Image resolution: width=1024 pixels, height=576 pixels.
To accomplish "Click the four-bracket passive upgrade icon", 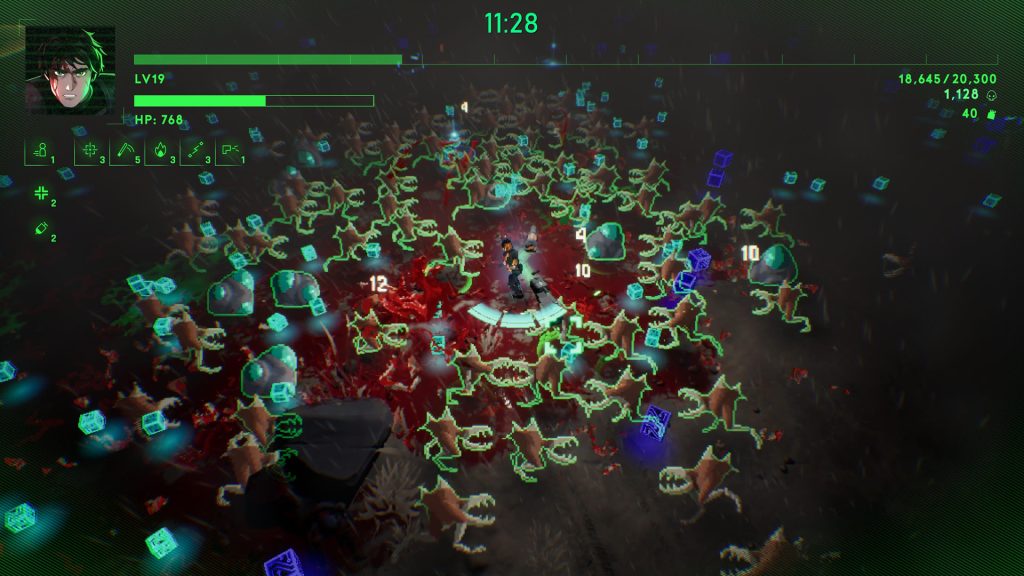I will click(41, 193).
